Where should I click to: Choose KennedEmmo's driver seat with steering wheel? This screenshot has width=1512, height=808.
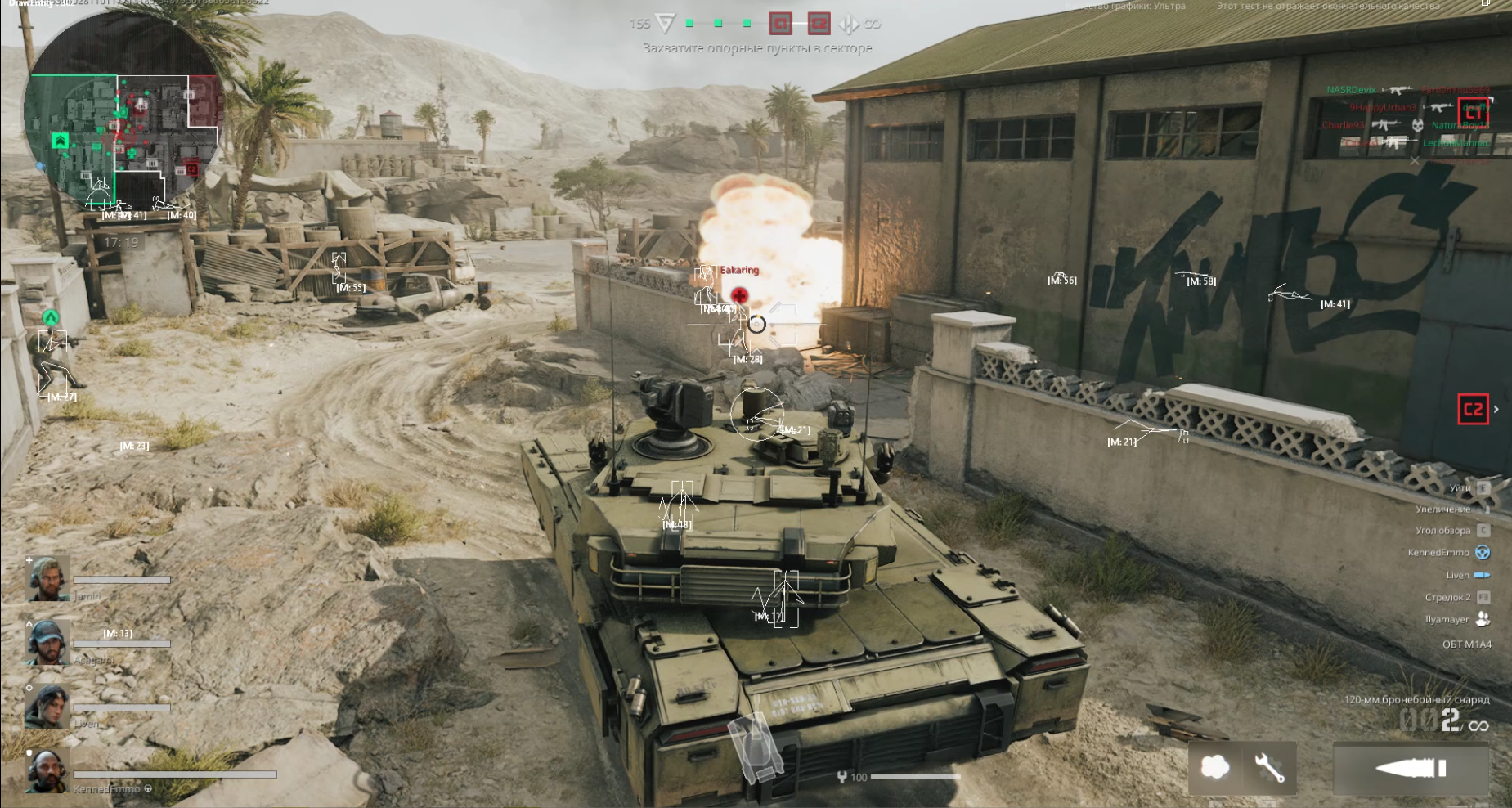[1482, 553]
